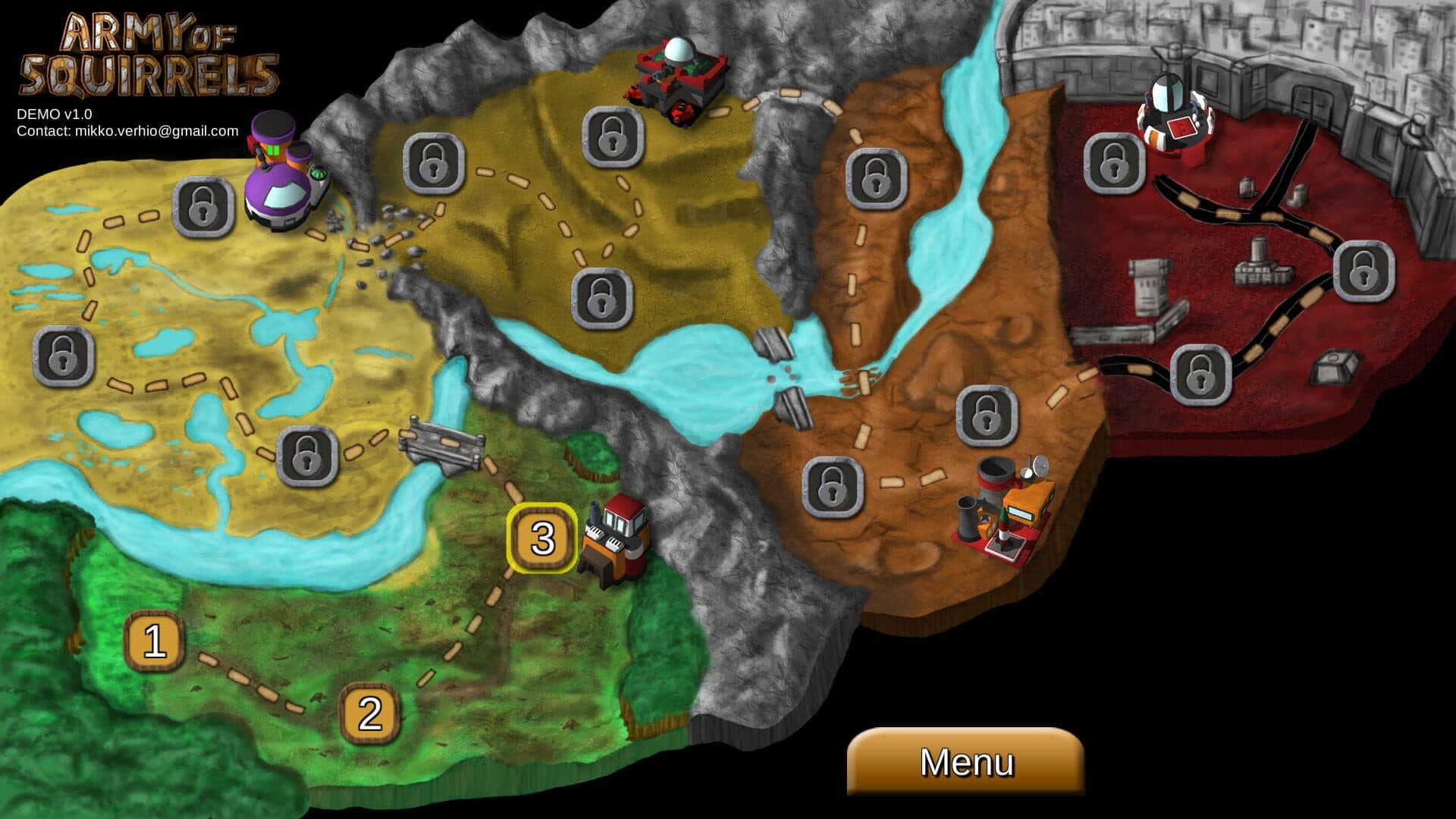
Task: Select level 1 on the map
Action: click(155, 642)
